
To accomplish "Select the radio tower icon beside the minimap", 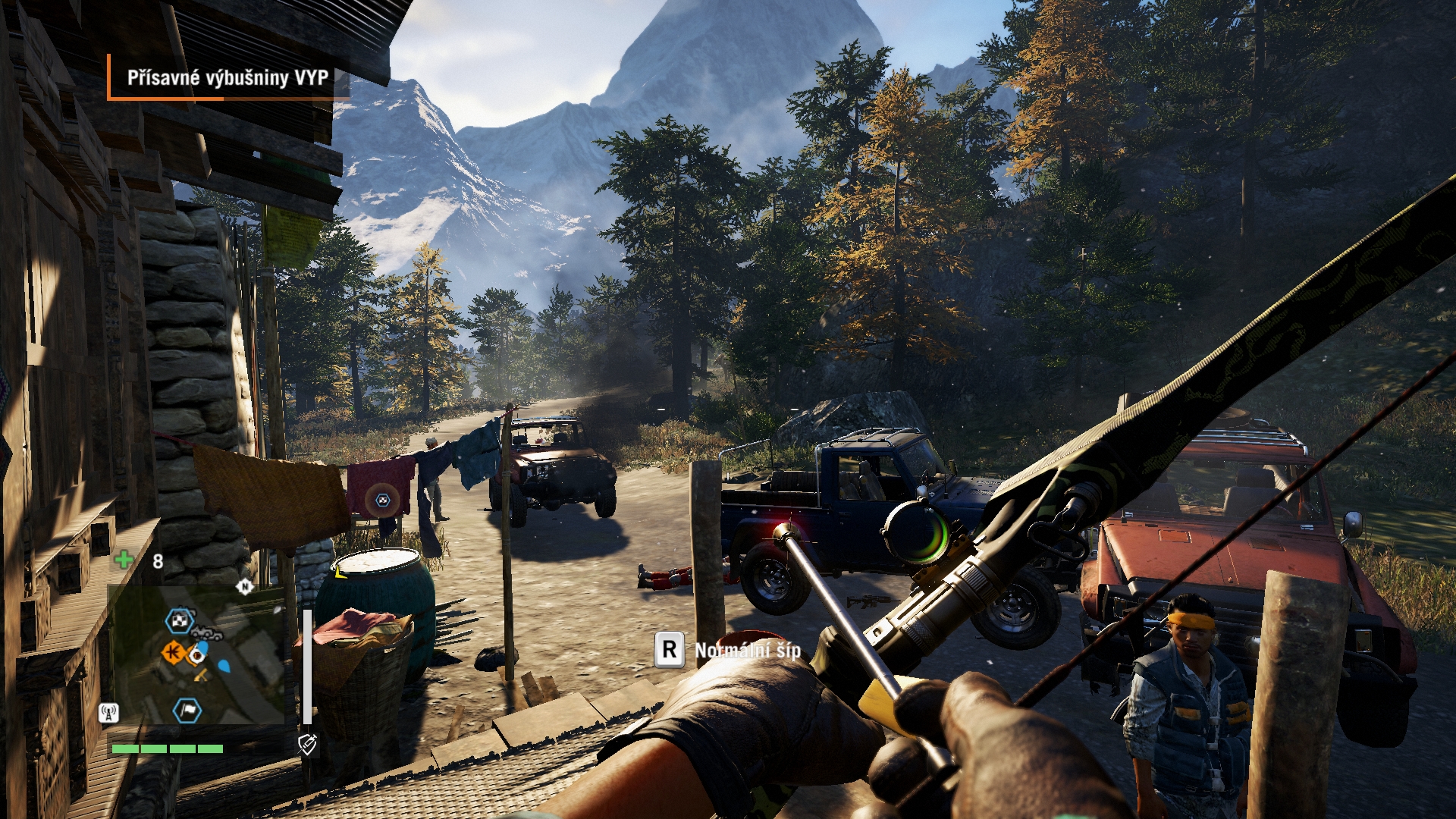I will click(108, 713).
